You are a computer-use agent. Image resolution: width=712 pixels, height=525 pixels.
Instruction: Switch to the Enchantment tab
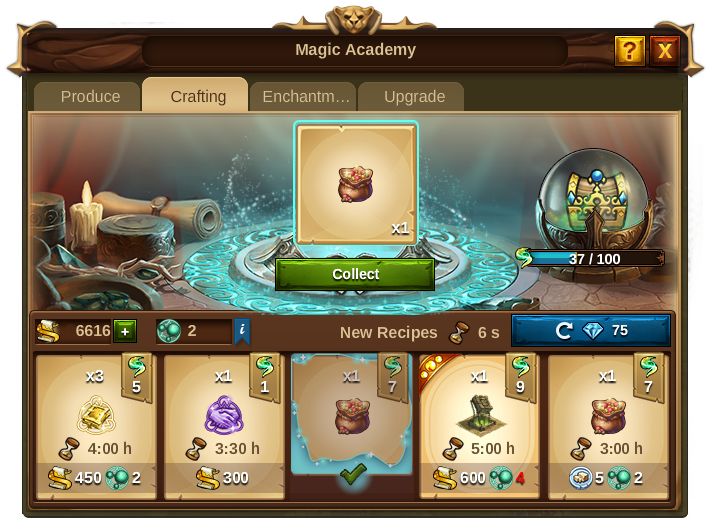pos(306,97)
